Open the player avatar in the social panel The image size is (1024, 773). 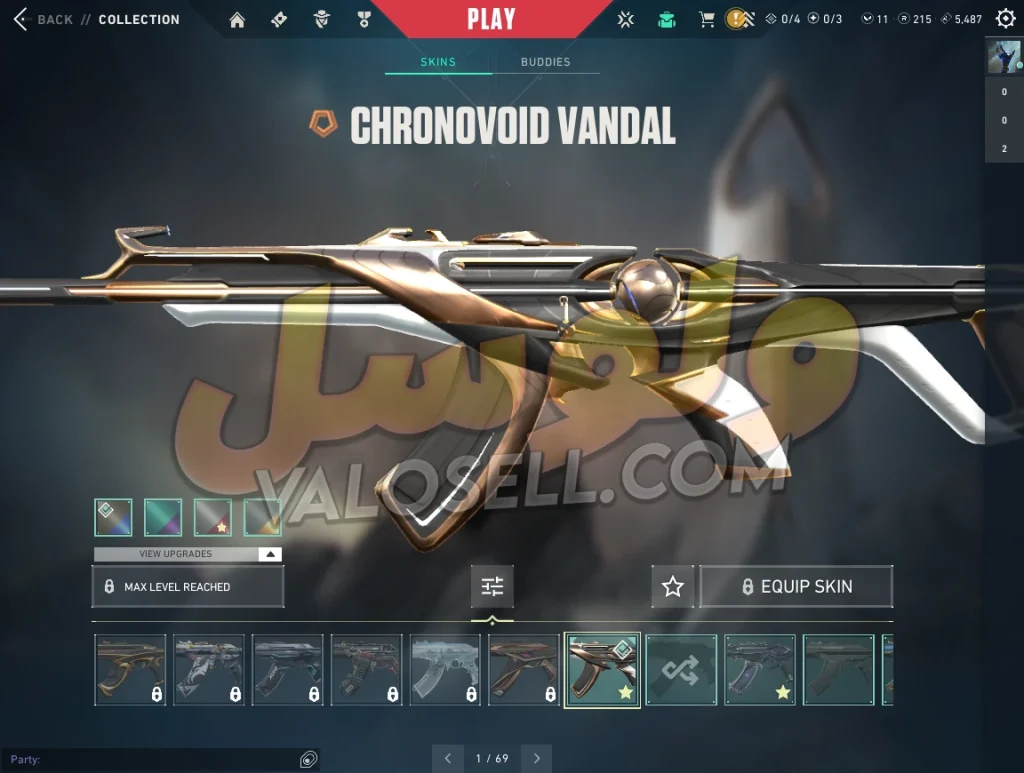(x=1004, y=57)
